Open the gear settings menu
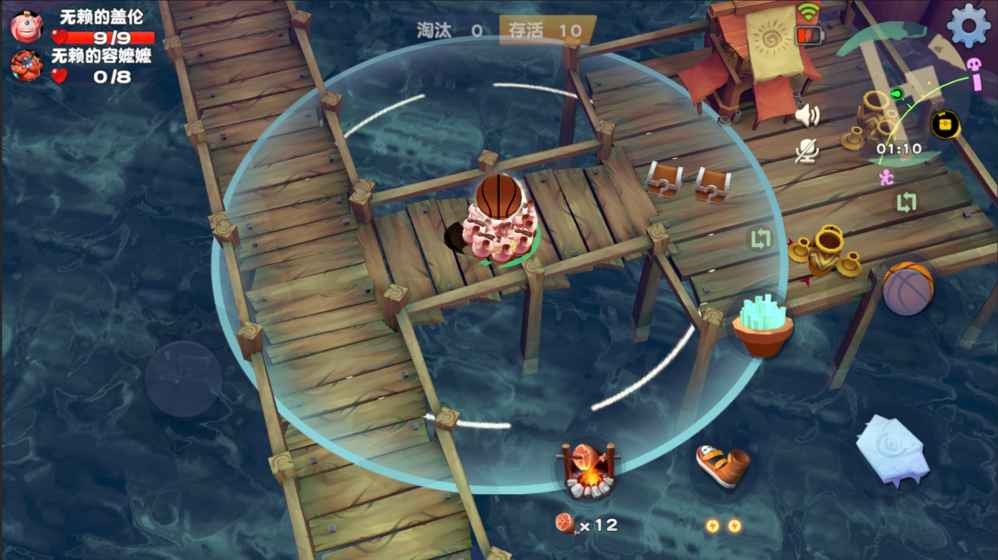998x560 pixels. (x=967, y=25)
